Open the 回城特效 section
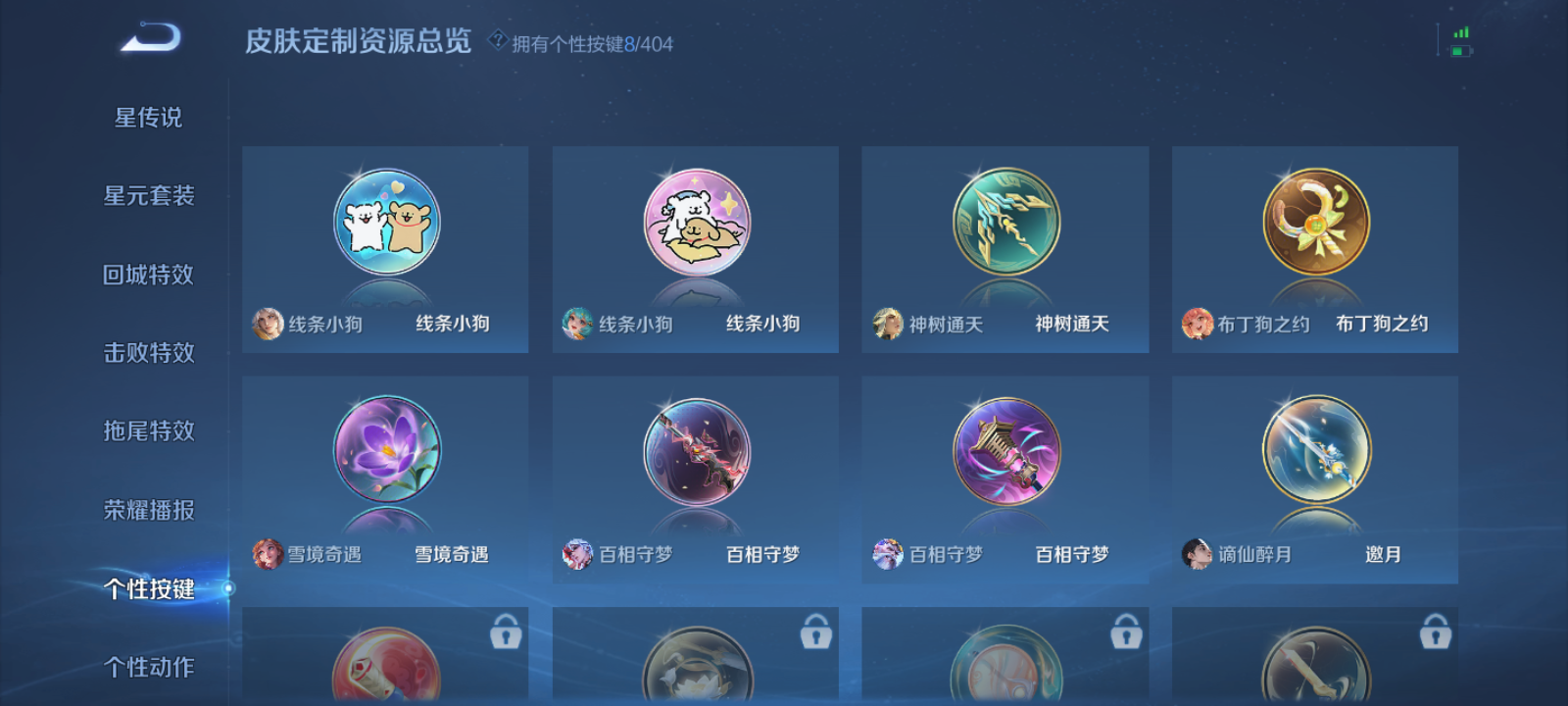The image size is (1568, 706). click(150, 275)
